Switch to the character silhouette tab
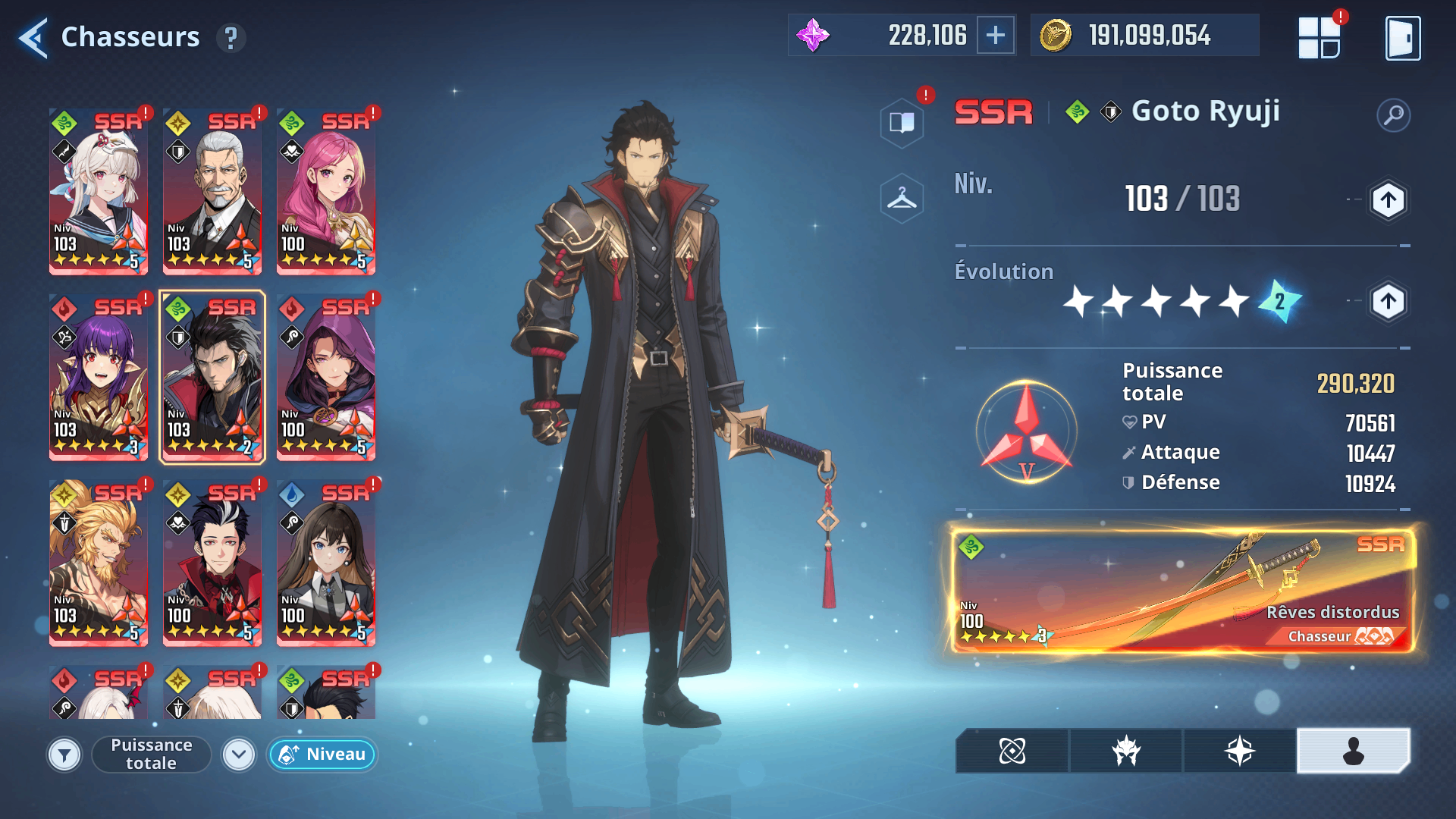 (x=1353, y=751)
